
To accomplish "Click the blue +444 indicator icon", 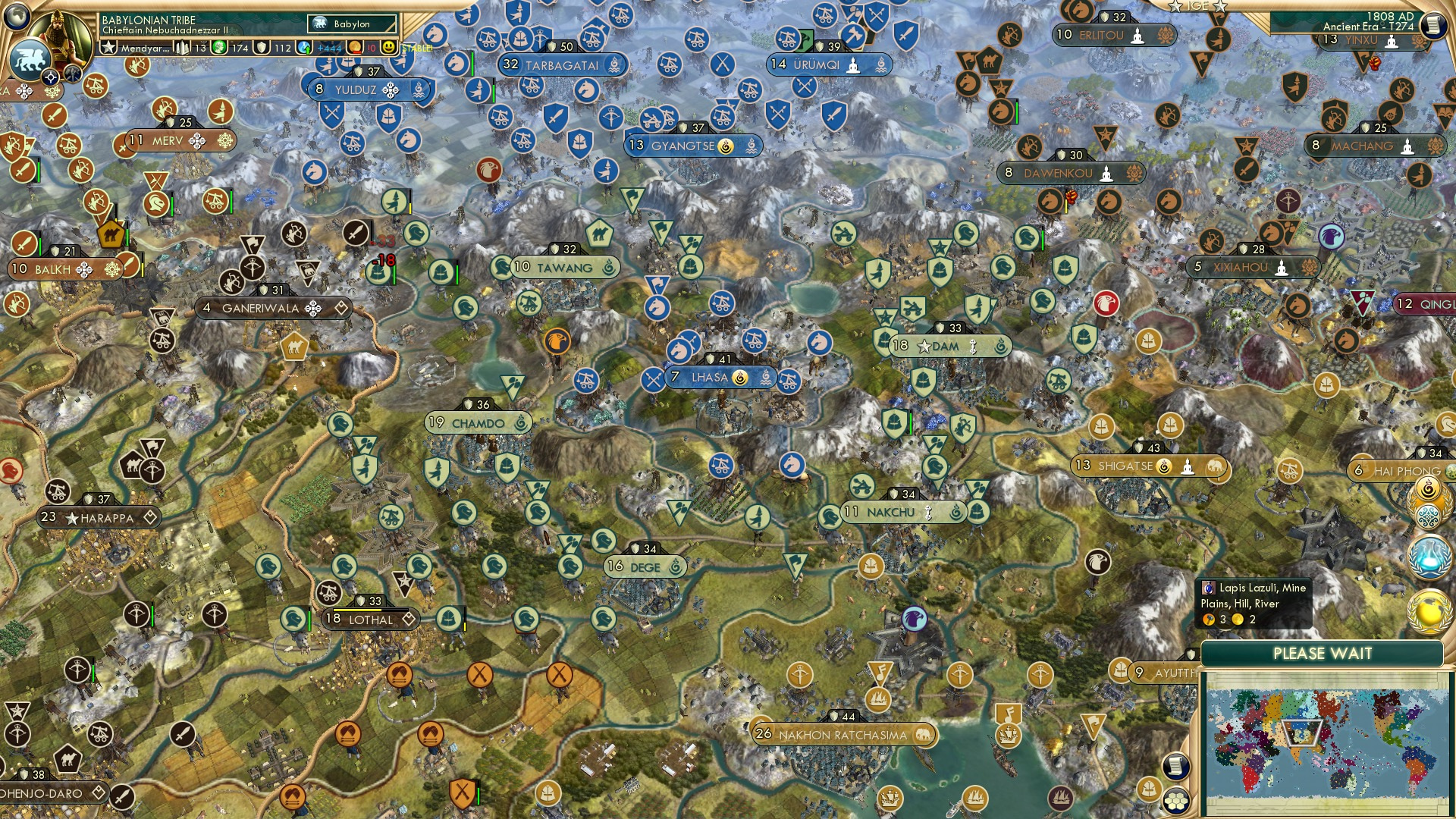I will [303, 47].
